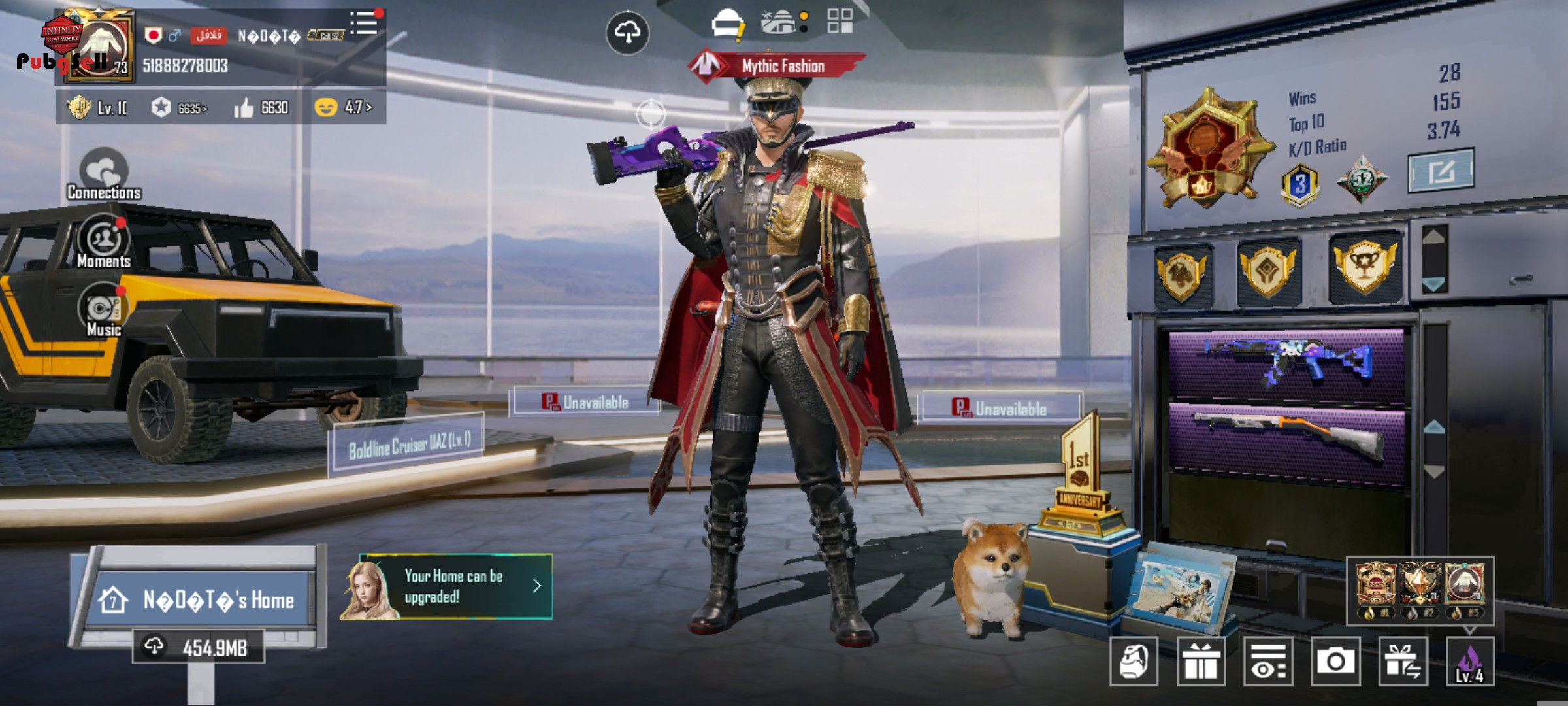The width and height of the screenshot is (1568, 706).
Task: Open the gift box icon
Action: coord(1201,662)
